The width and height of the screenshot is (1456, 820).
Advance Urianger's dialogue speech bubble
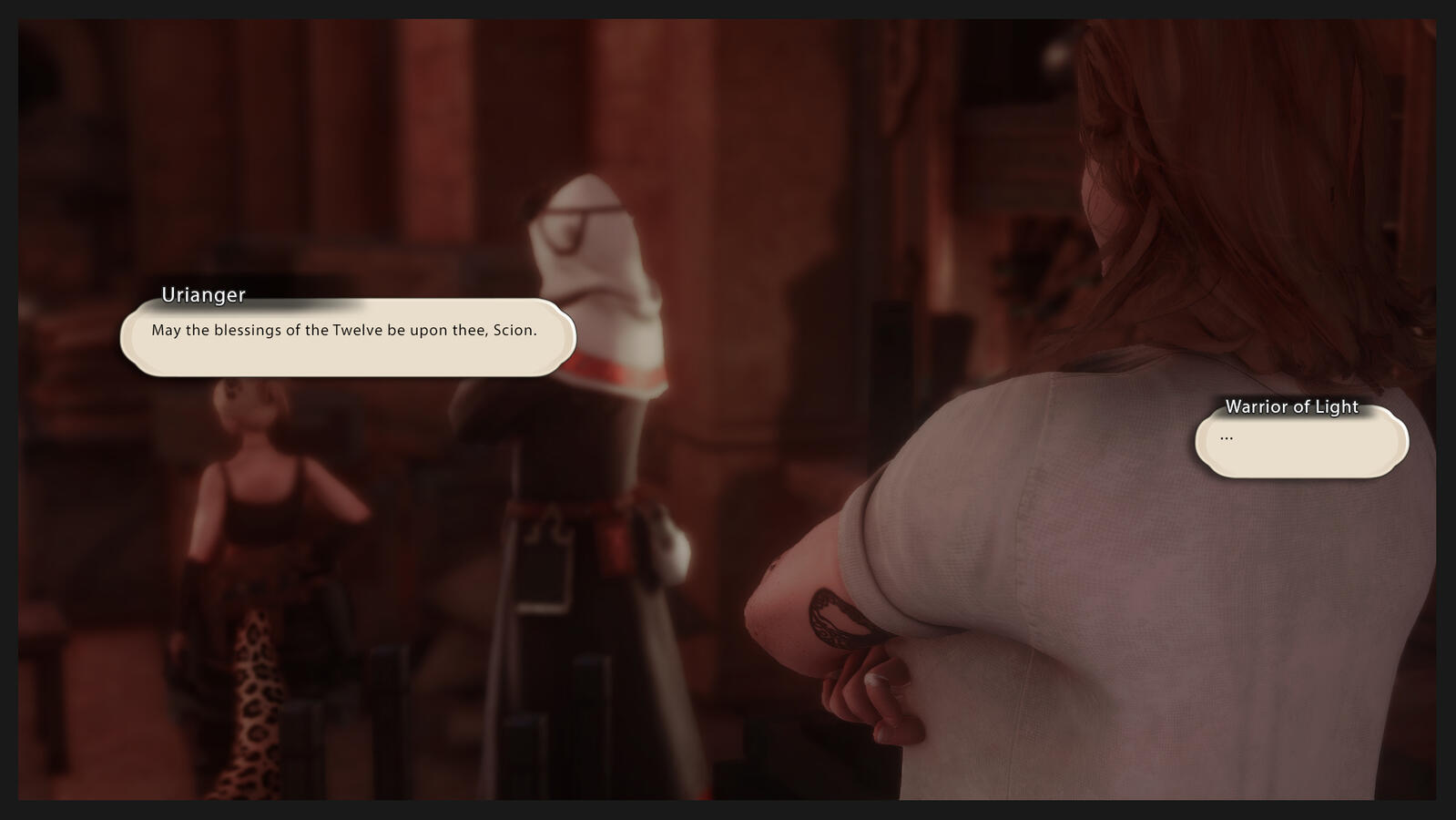[x=348, y=337]
